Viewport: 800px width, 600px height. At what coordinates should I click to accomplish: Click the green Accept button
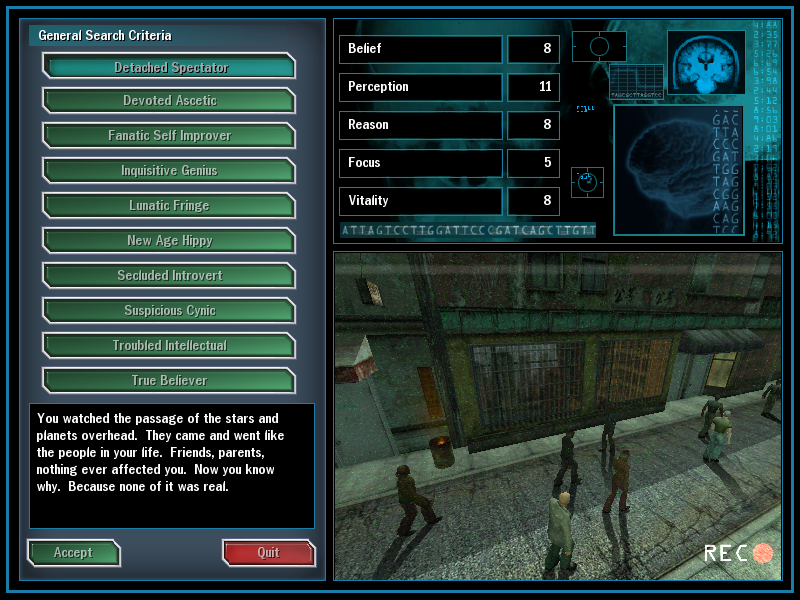click(x=73, y=553)
